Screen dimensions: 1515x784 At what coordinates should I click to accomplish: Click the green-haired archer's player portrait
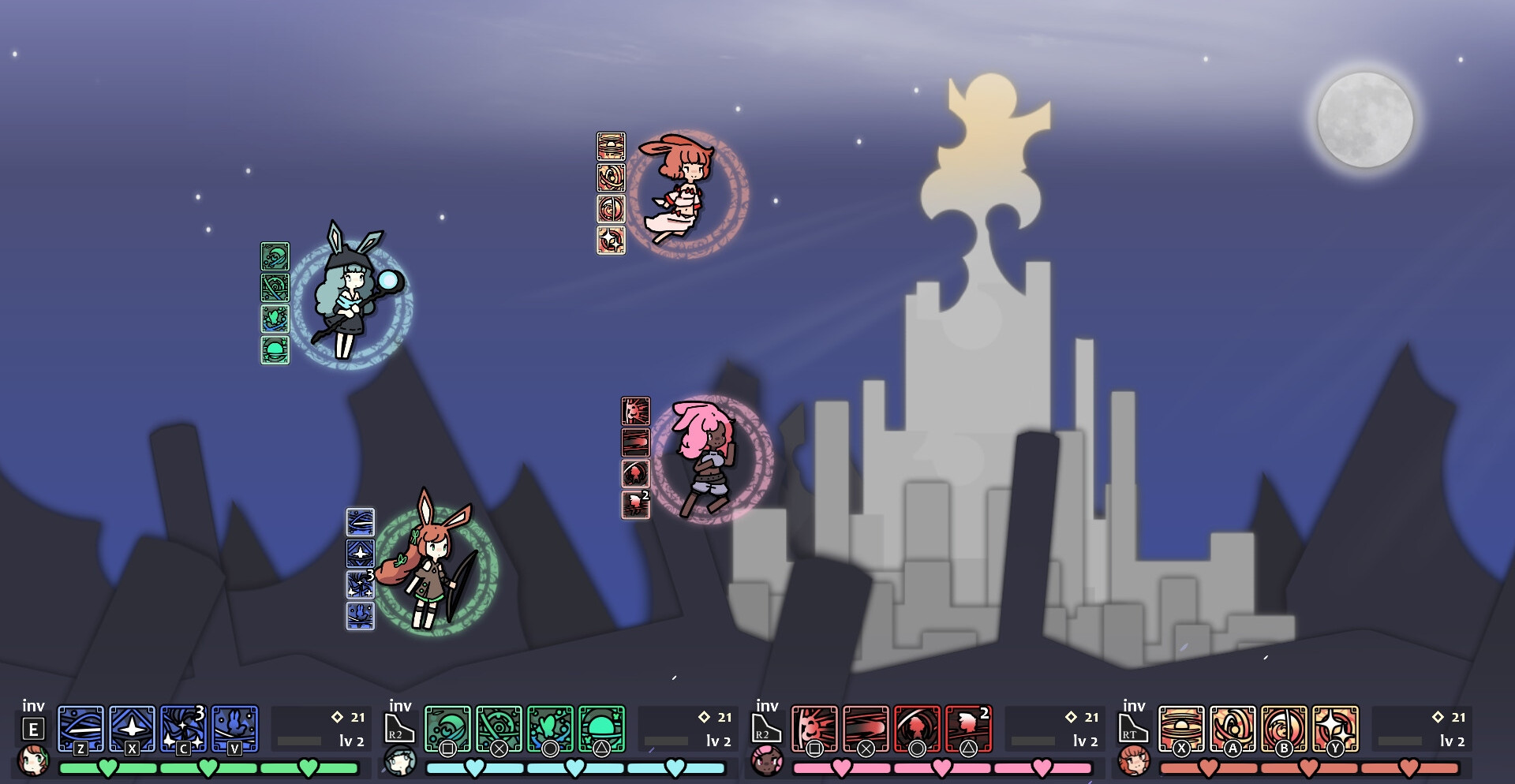(x=33, y=761)
